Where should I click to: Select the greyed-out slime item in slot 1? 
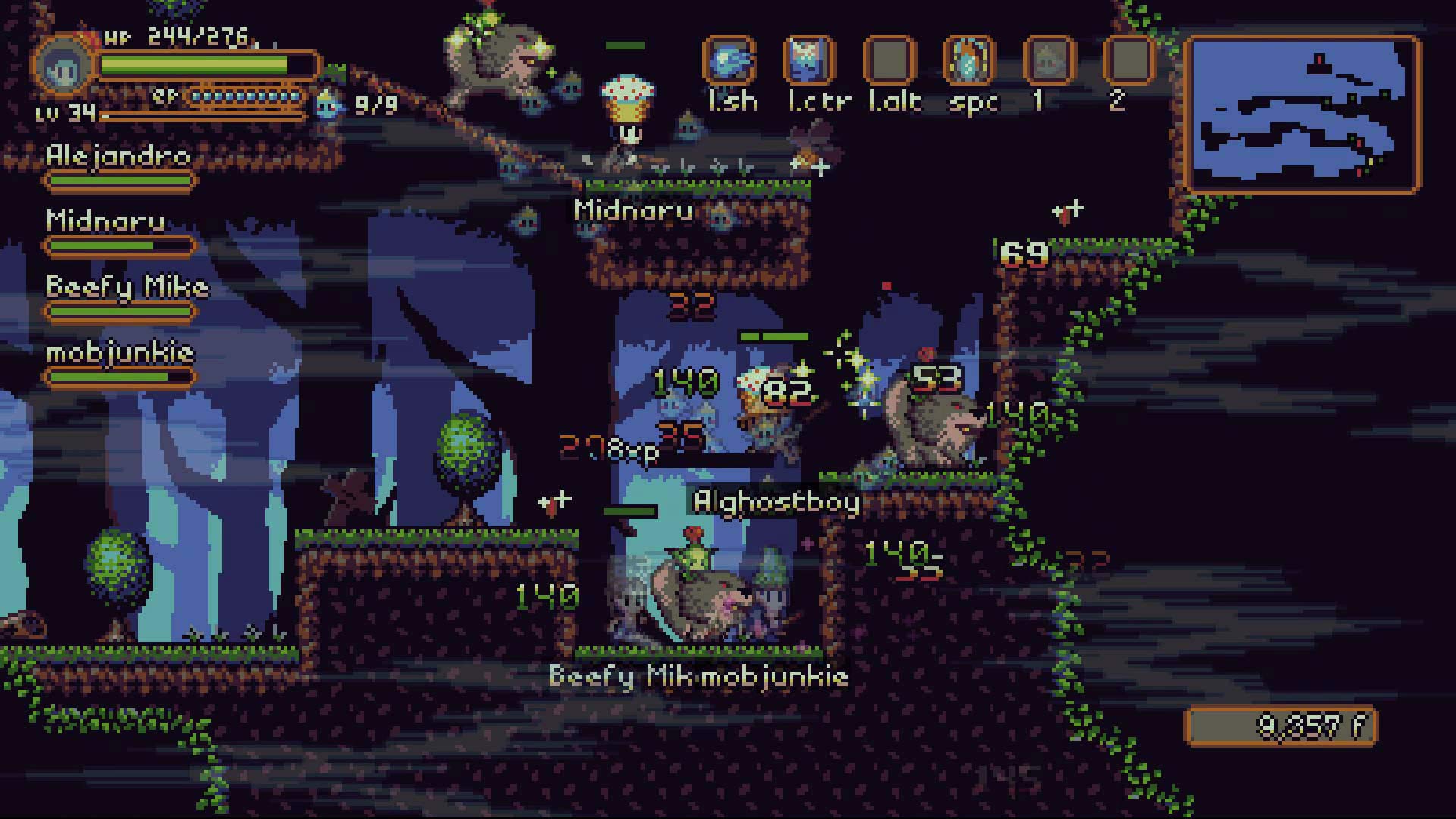click(1050, 60)
